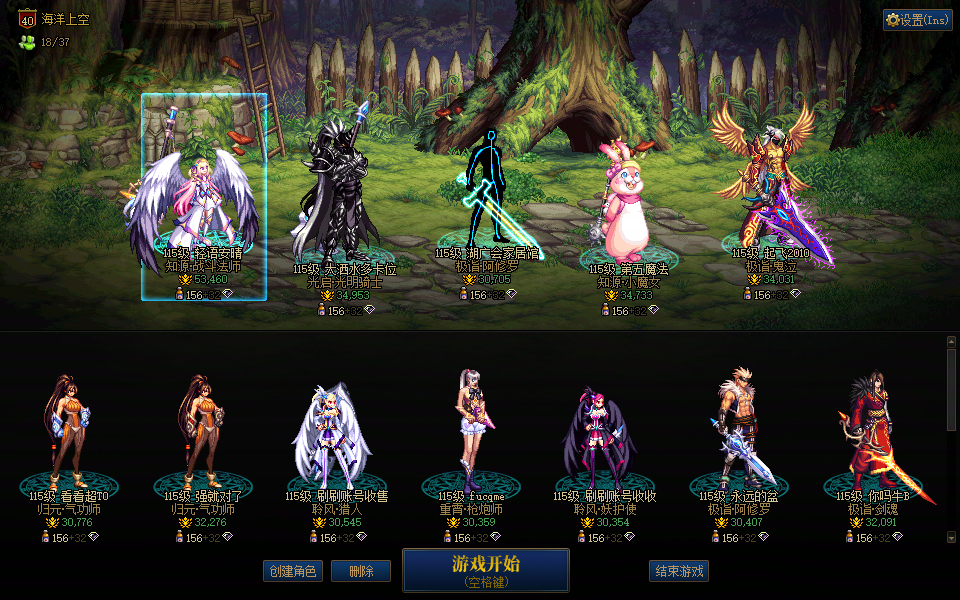
Task: Click the character list scrollbar down arrow
Action: [951, 539]
